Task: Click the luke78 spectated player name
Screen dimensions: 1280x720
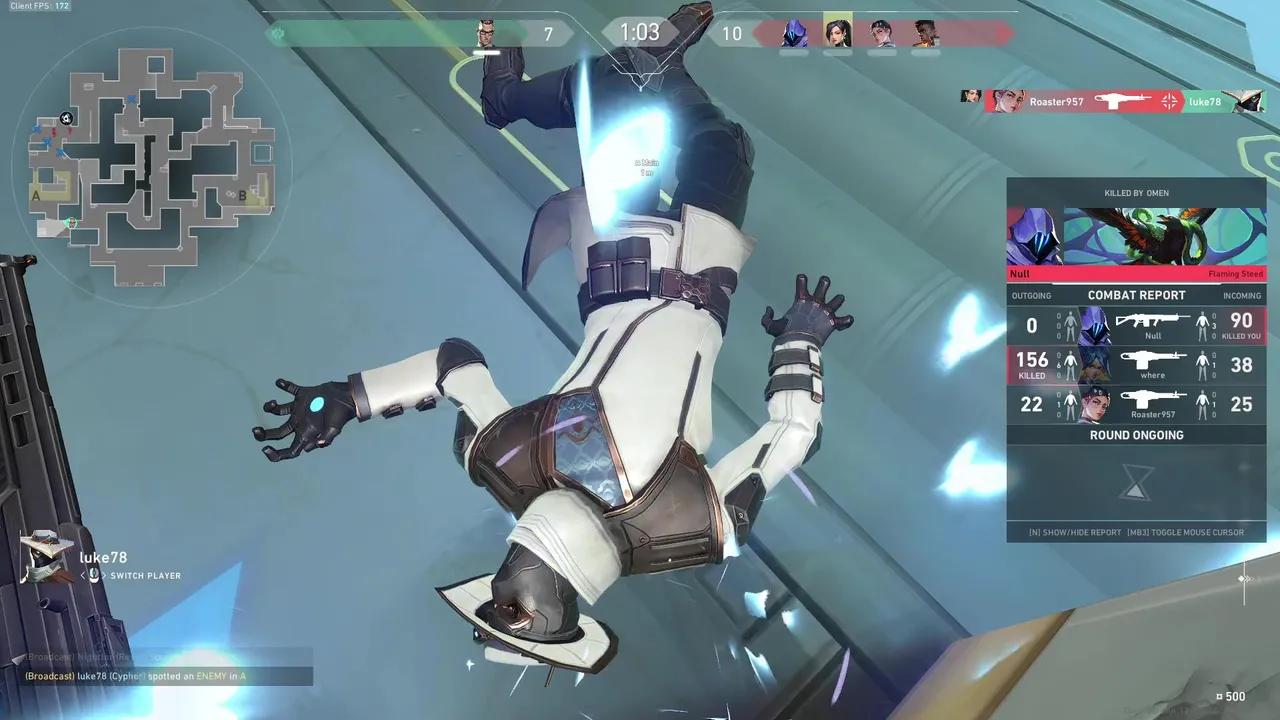Action: [101, 557]
